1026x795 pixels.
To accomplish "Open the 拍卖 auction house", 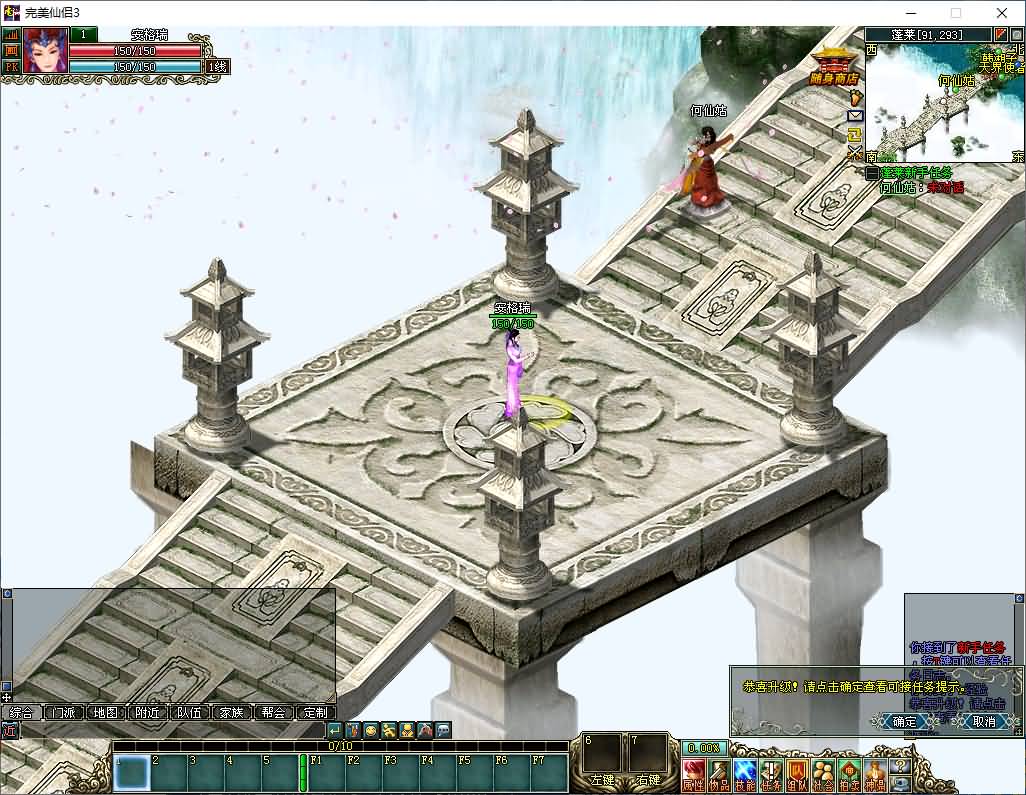I will tap(849, 775).
